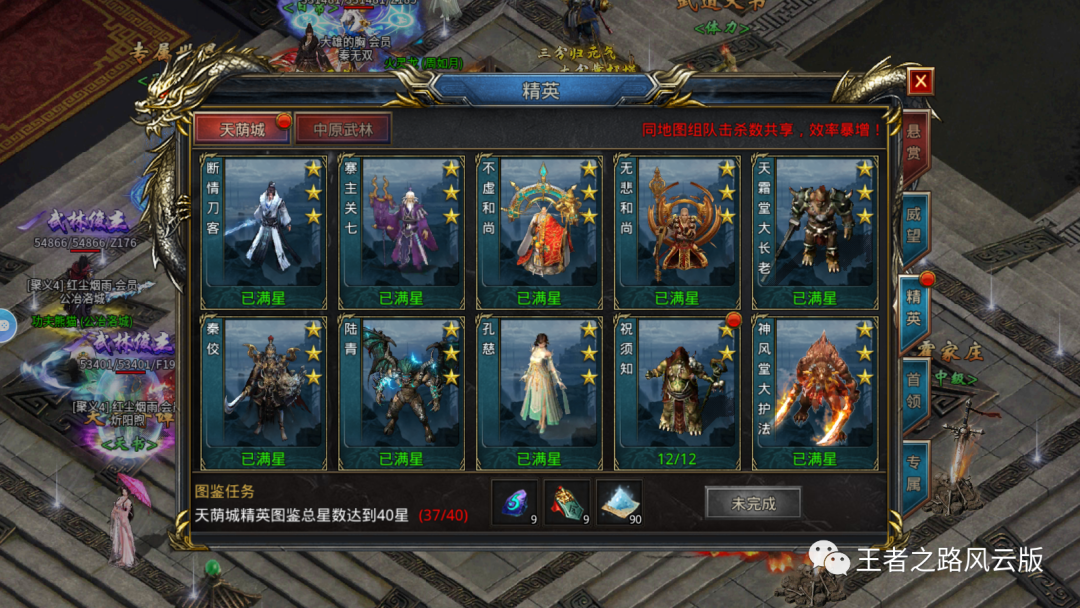Image resolution: width=1080 pixels, height=608 pixels.
Task: Select the 天霸堂大长老 elite card
Action: [x=815, y=230]
